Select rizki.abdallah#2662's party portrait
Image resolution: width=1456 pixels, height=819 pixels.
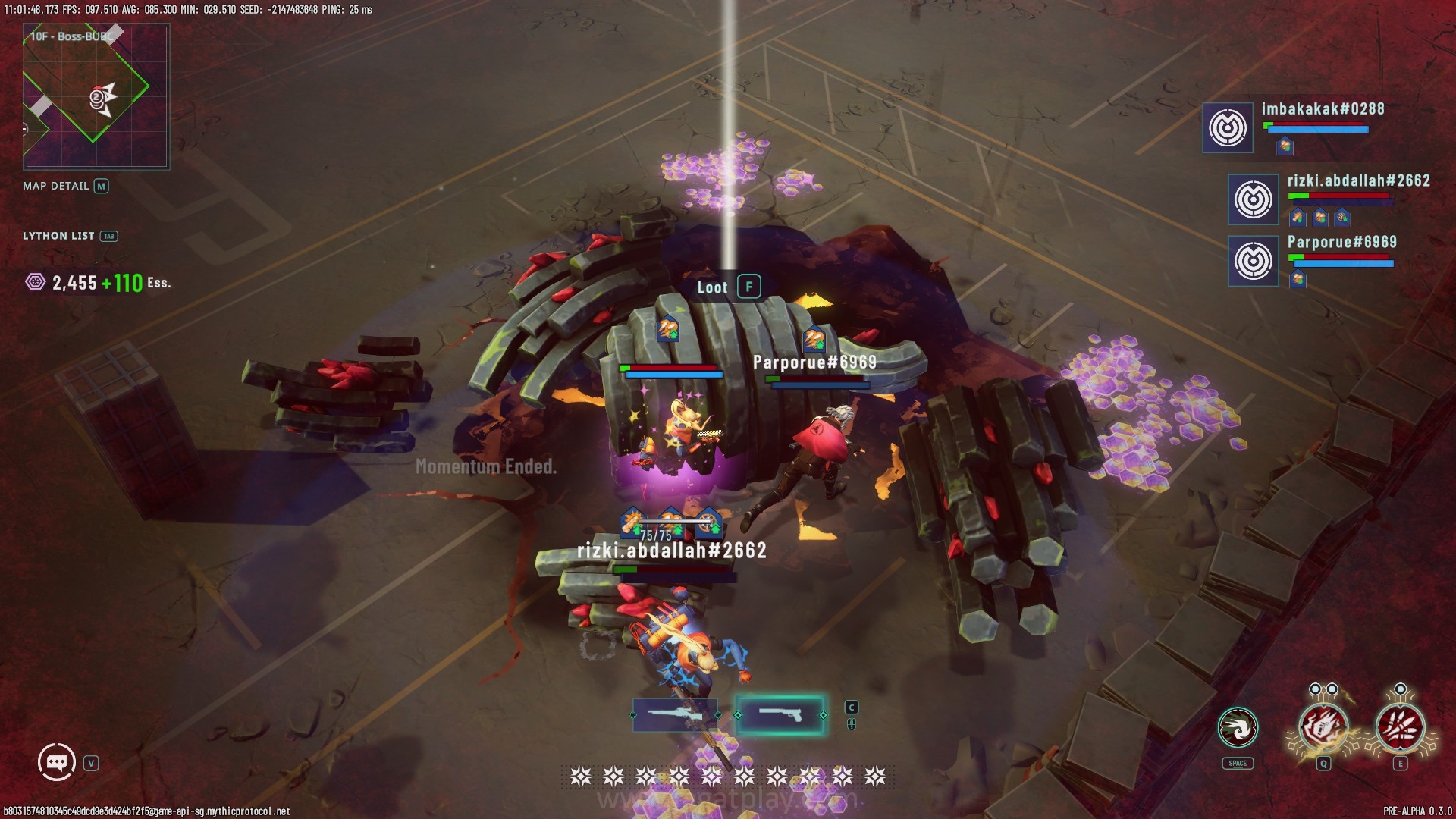[1253, 199]
